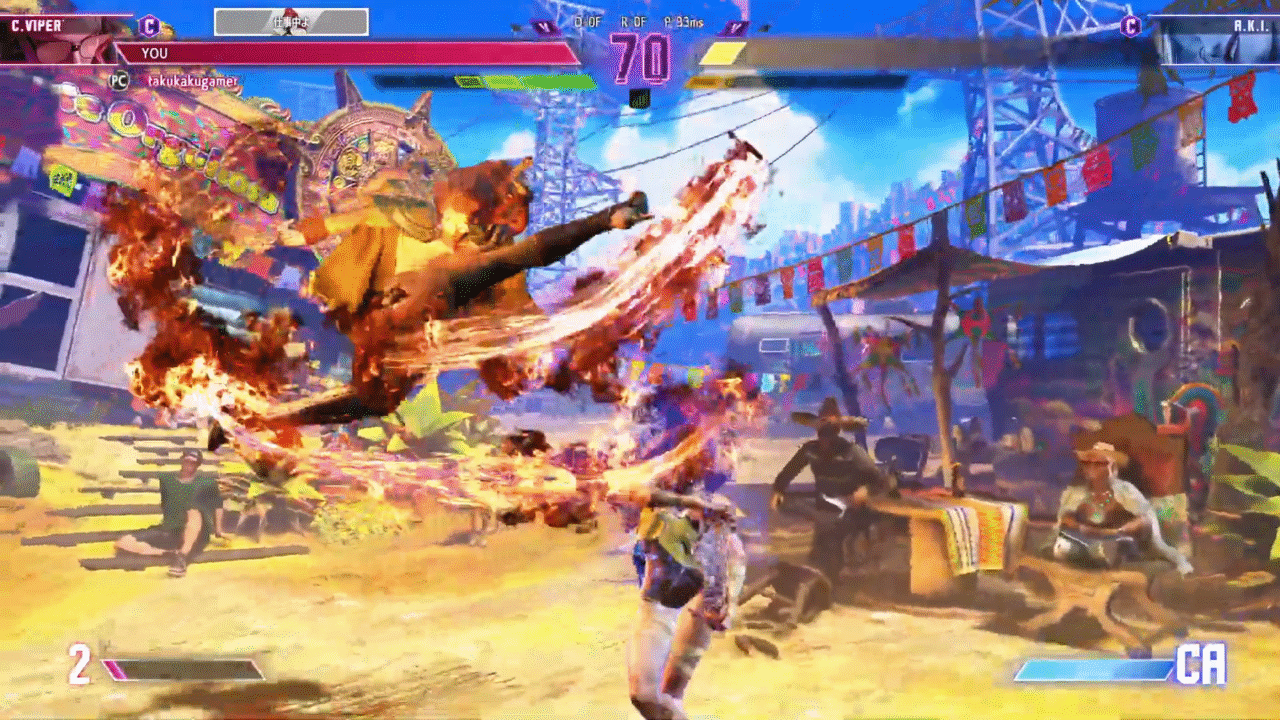The height and width of the screenshot is (720, 1280).
Task: Select the player name takukakugamer
Action: click(192, 79)
